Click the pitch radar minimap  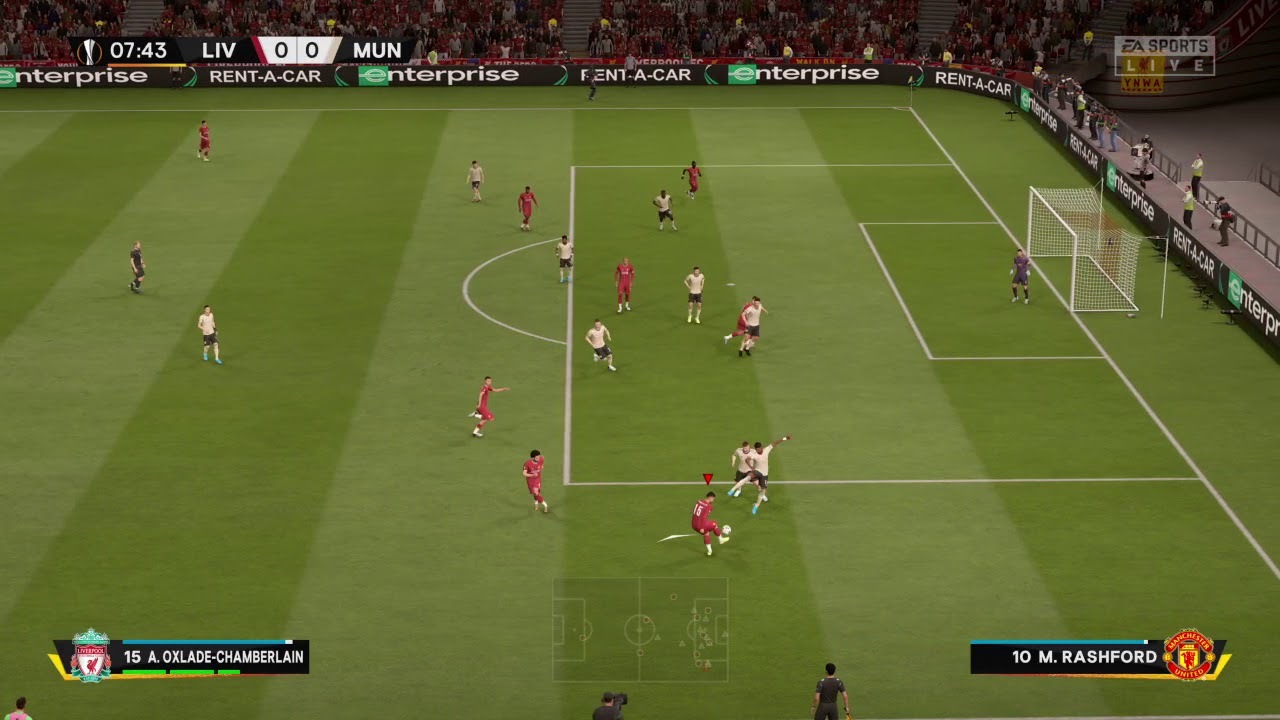(x=640, y=629)
